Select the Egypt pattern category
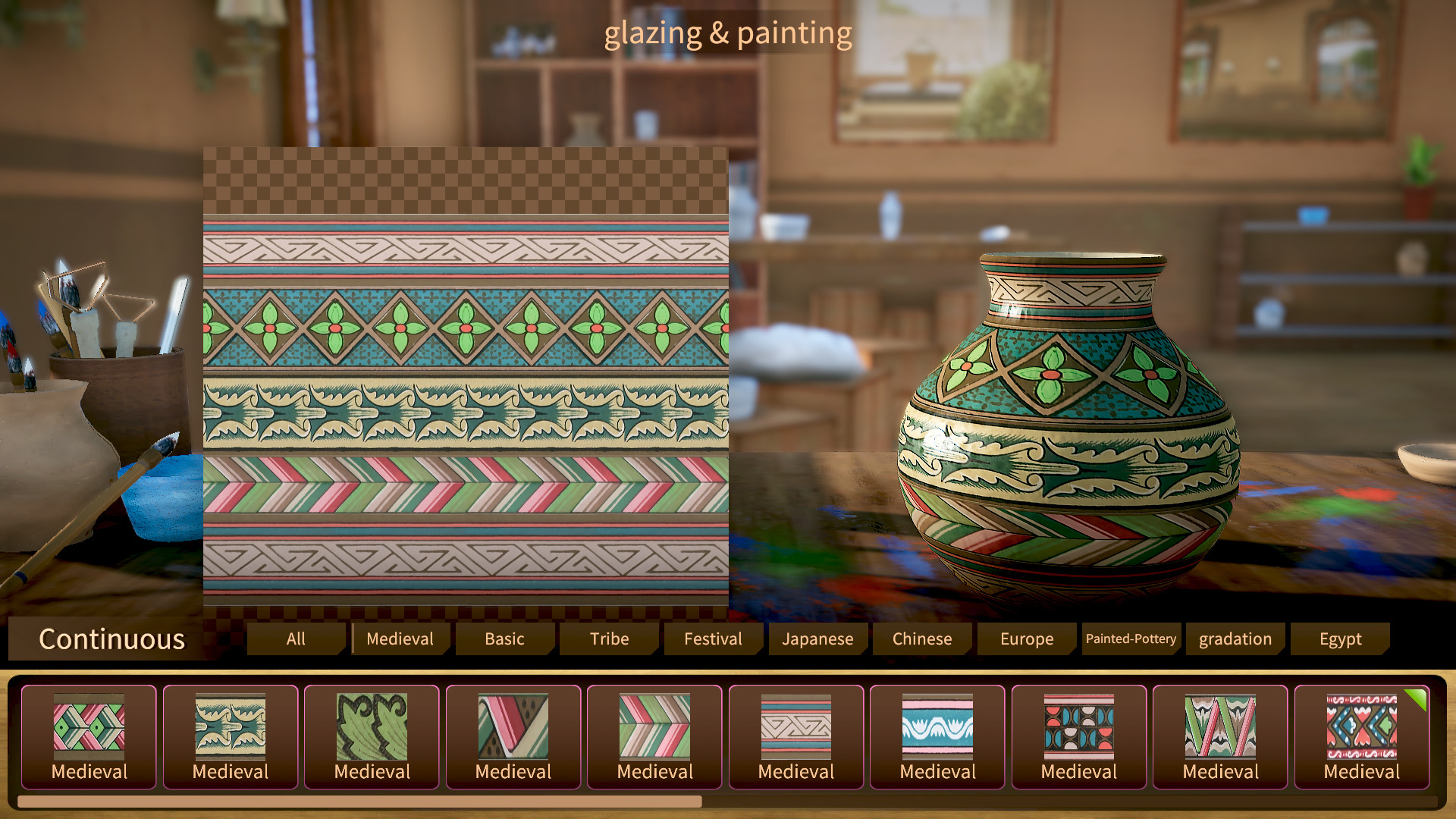The image size is (1456, 819). (1341, 639)
